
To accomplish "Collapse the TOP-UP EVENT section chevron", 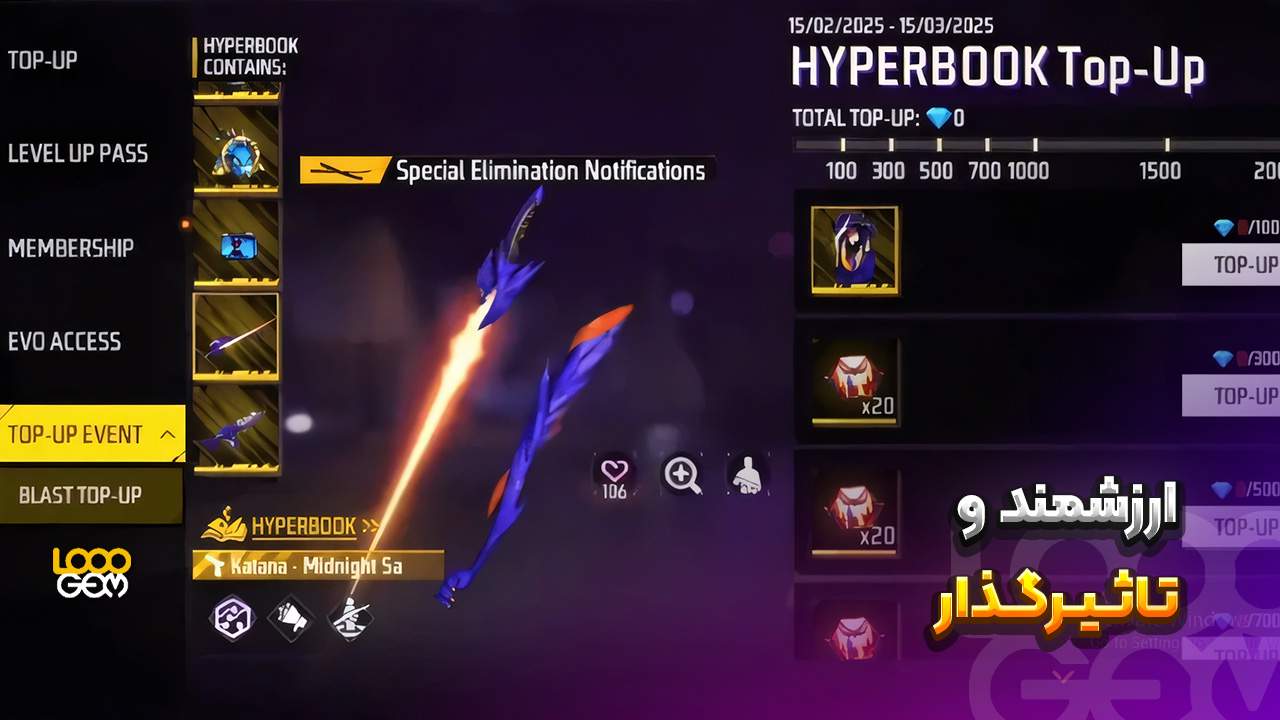I will coord(168,435).
